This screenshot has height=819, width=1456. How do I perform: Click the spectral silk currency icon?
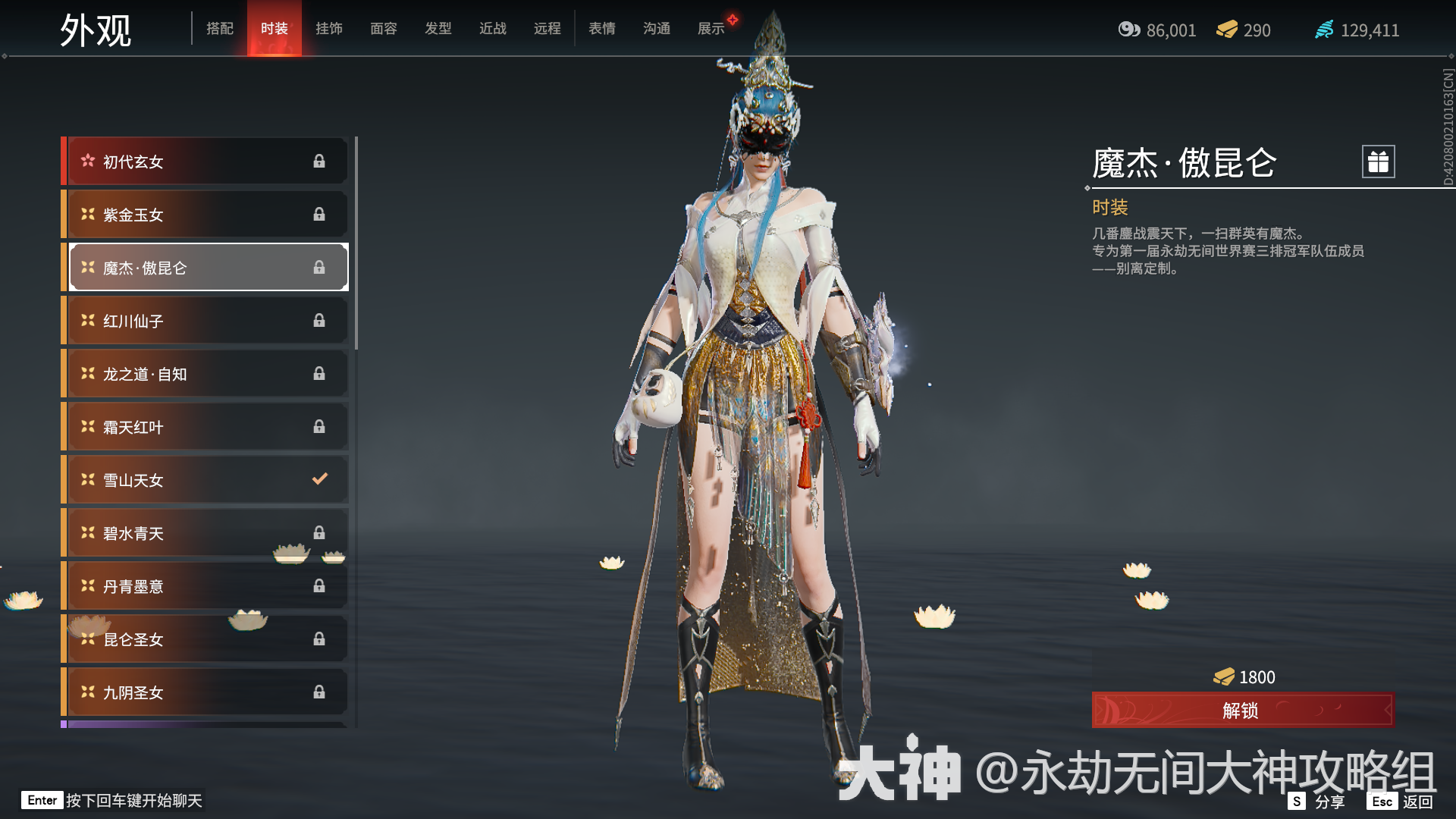pyautogui.click(x=1323, y=30)
